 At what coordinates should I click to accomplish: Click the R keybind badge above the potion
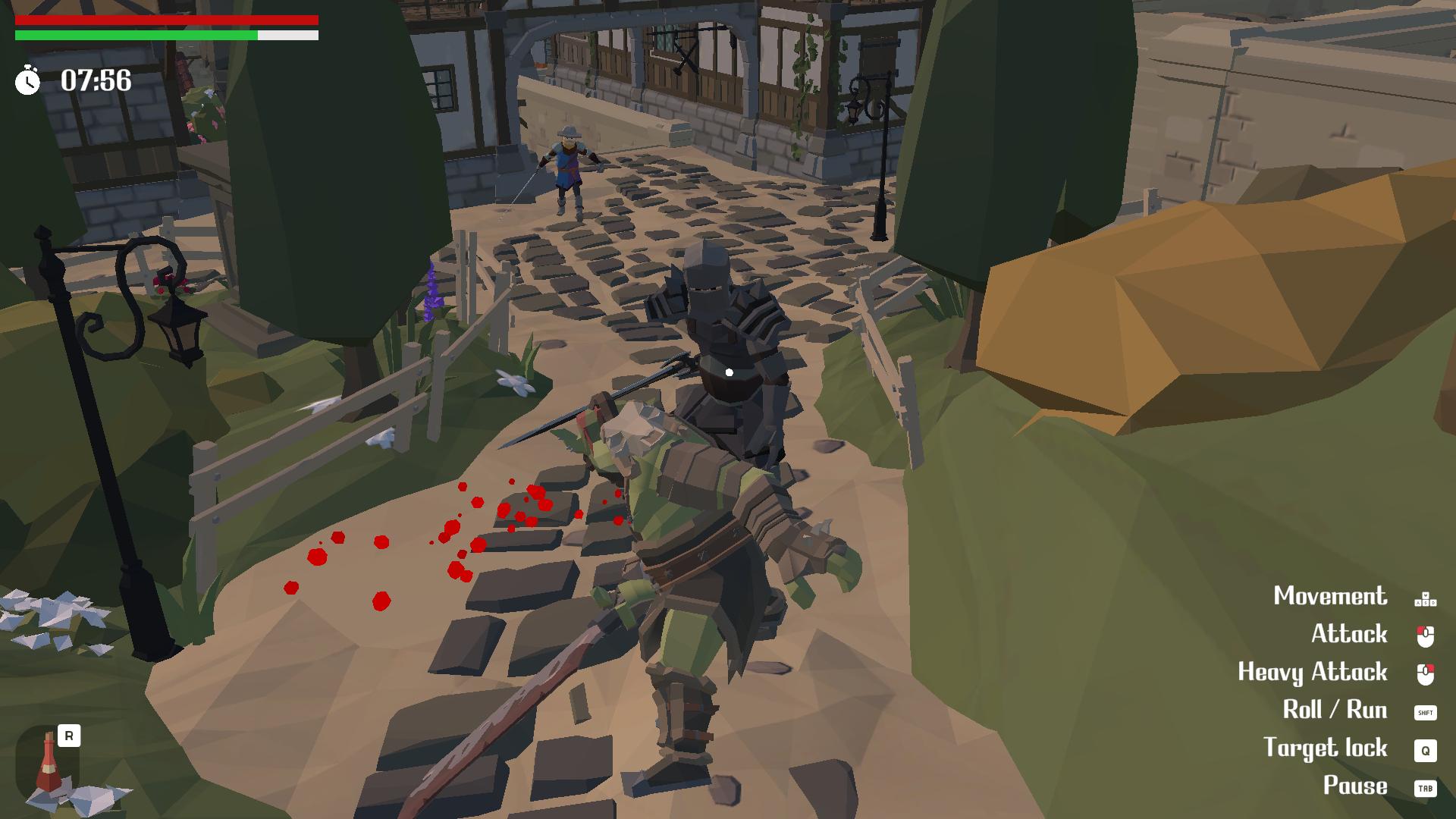[x=70, y=735]
